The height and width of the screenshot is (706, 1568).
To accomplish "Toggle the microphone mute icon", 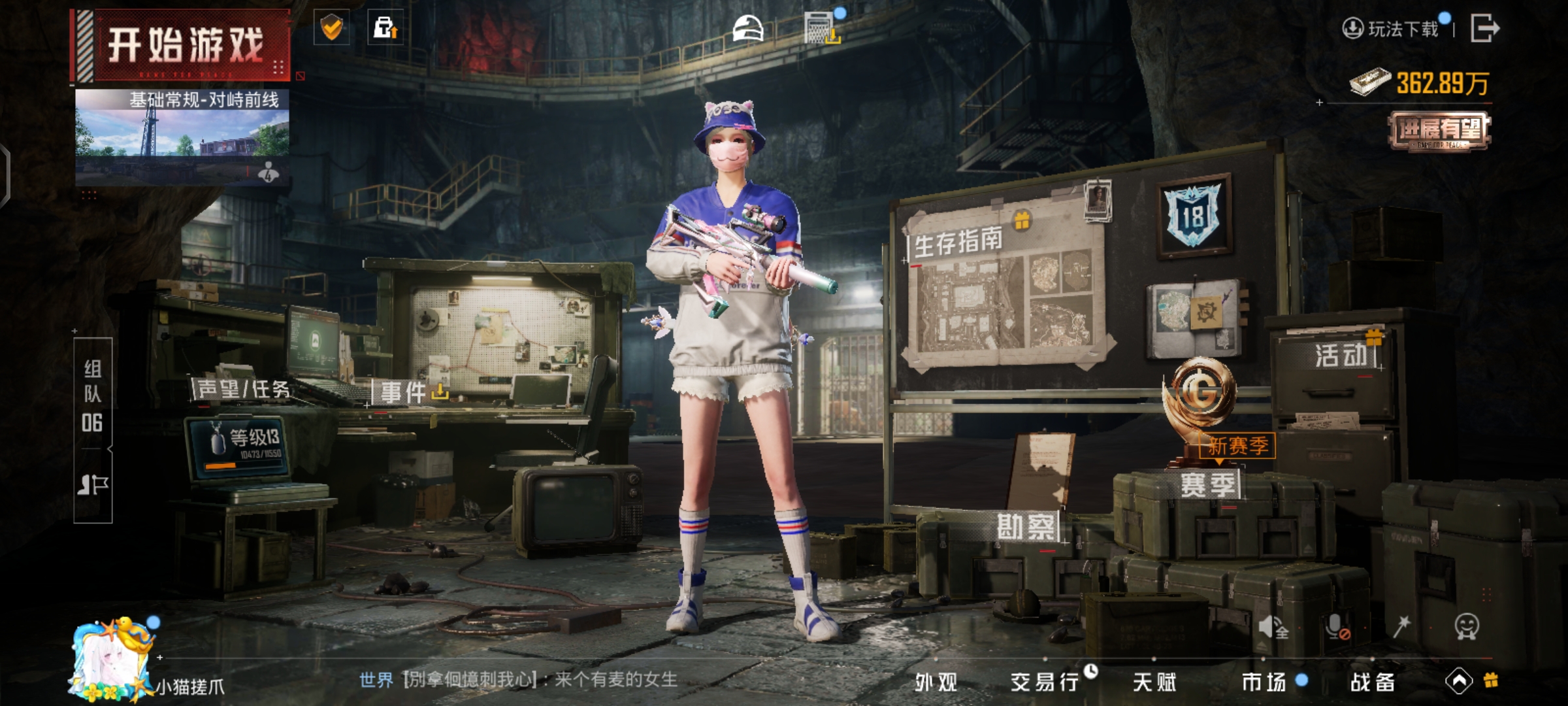I will pyautogui.click(x=1337, y=628).
